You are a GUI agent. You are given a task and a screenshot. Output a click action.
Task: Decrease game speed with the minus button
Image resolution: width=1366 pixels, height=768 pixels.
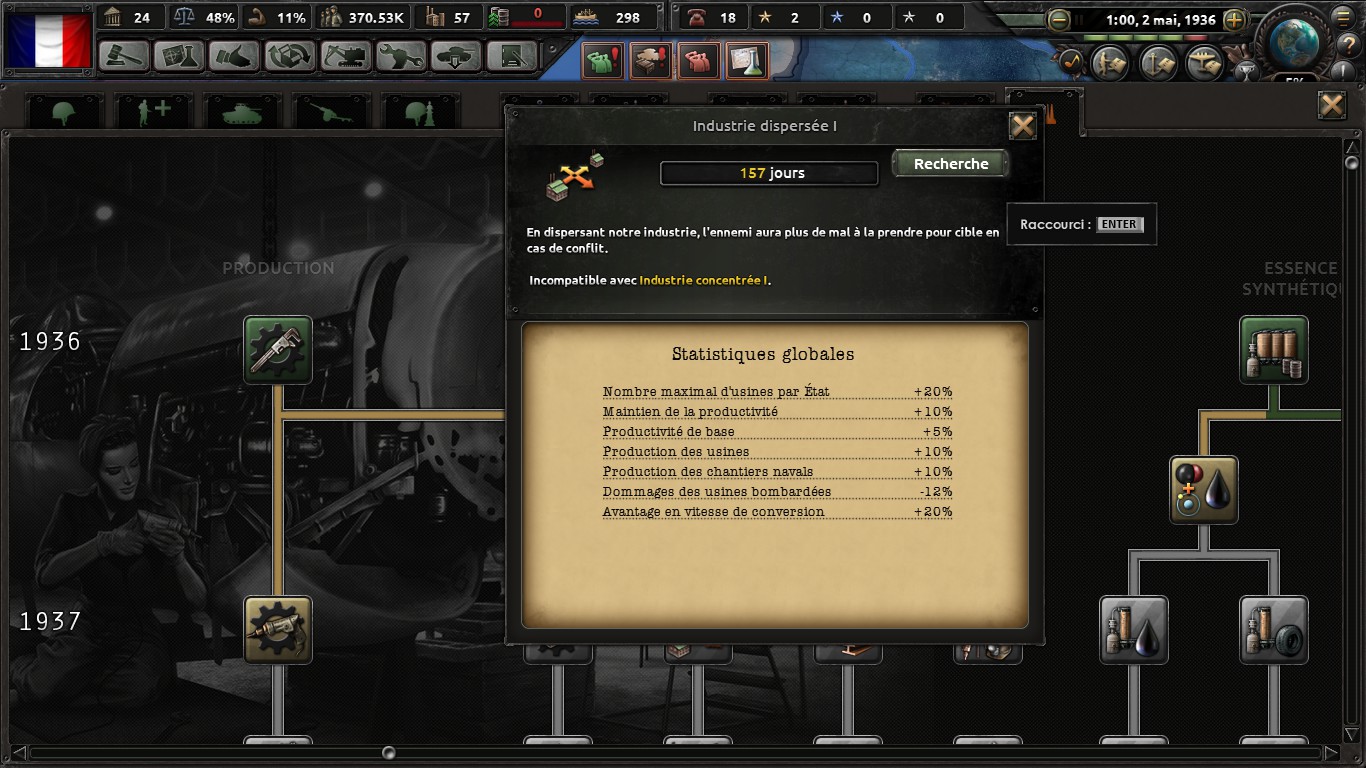pos(1058,20)
